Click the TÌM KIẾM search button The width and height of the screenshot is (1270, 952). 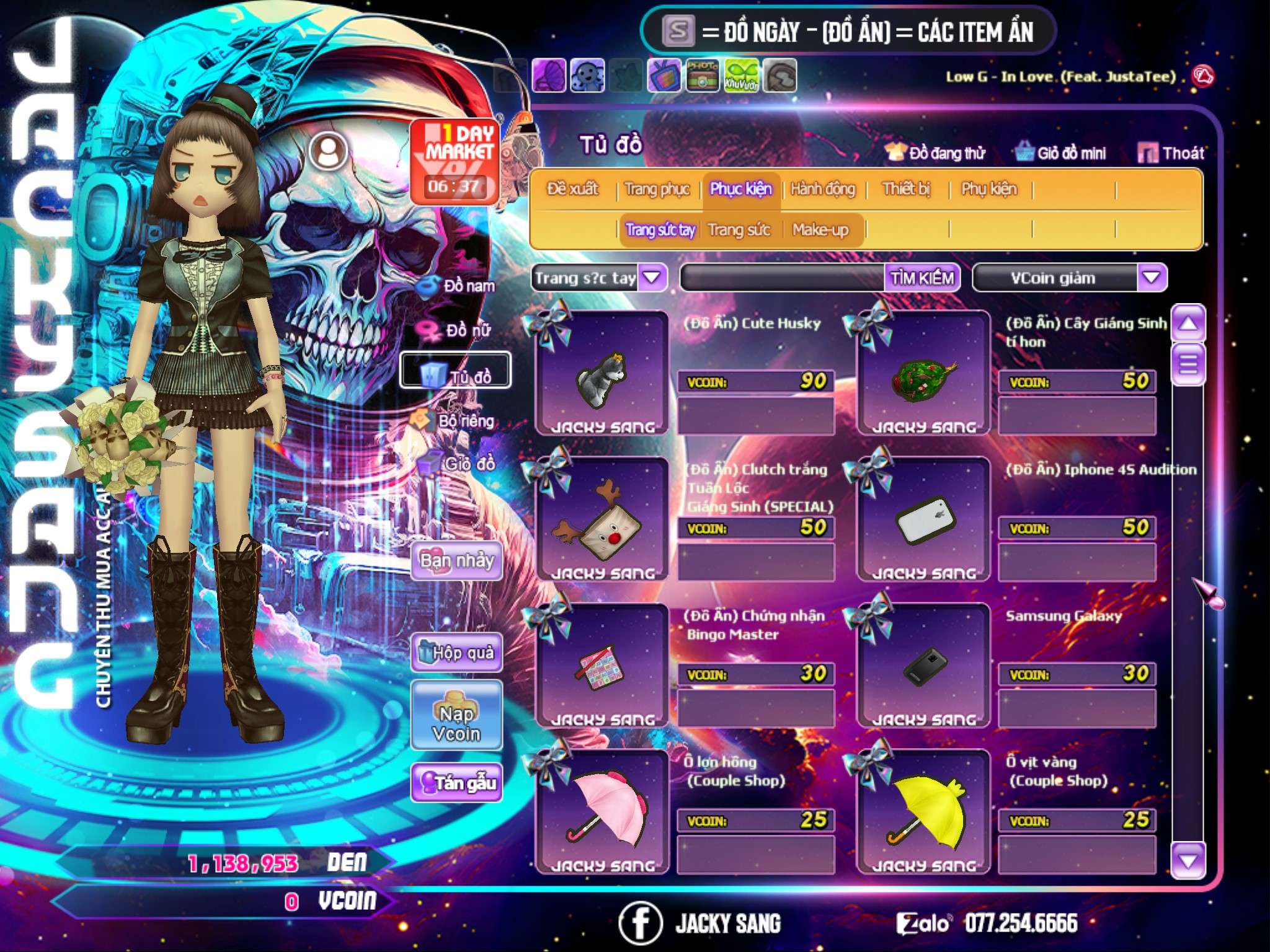point(921,278)
